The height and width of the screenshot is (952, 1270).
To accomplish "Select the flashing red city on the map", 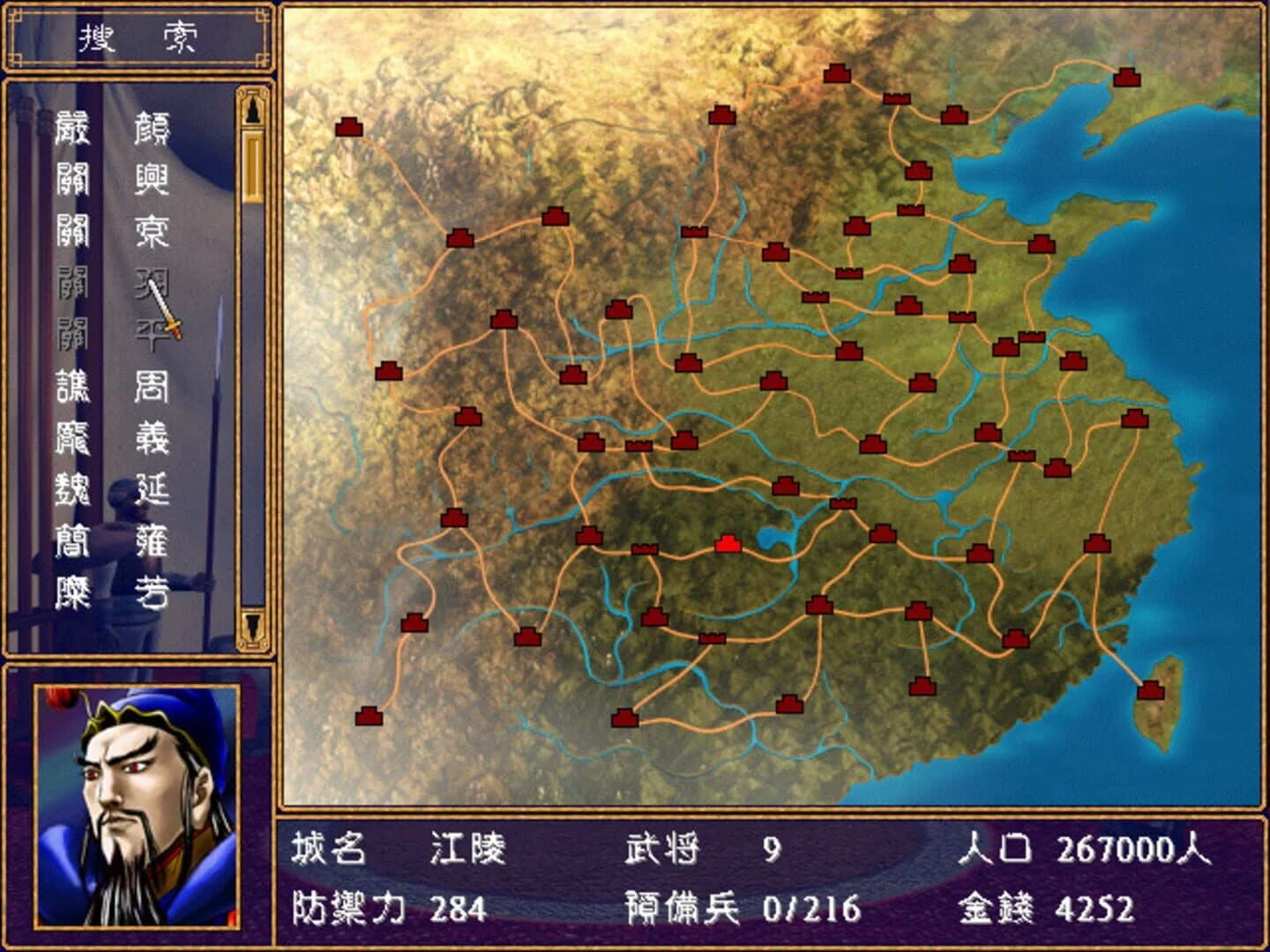I will [729, 544].
